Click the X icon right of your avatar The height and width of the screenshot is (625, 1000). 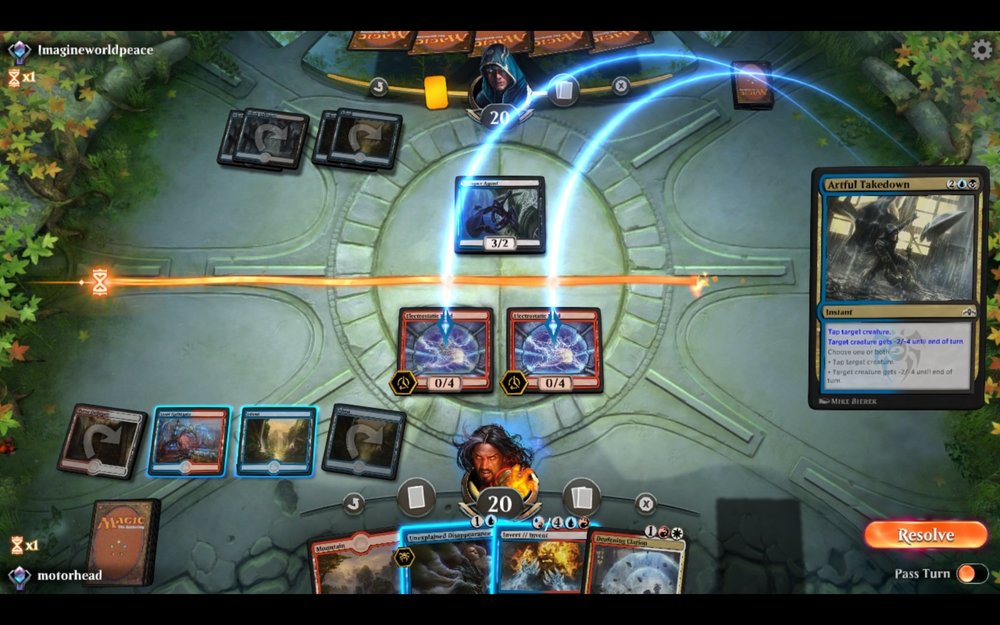tap(646, 503)
